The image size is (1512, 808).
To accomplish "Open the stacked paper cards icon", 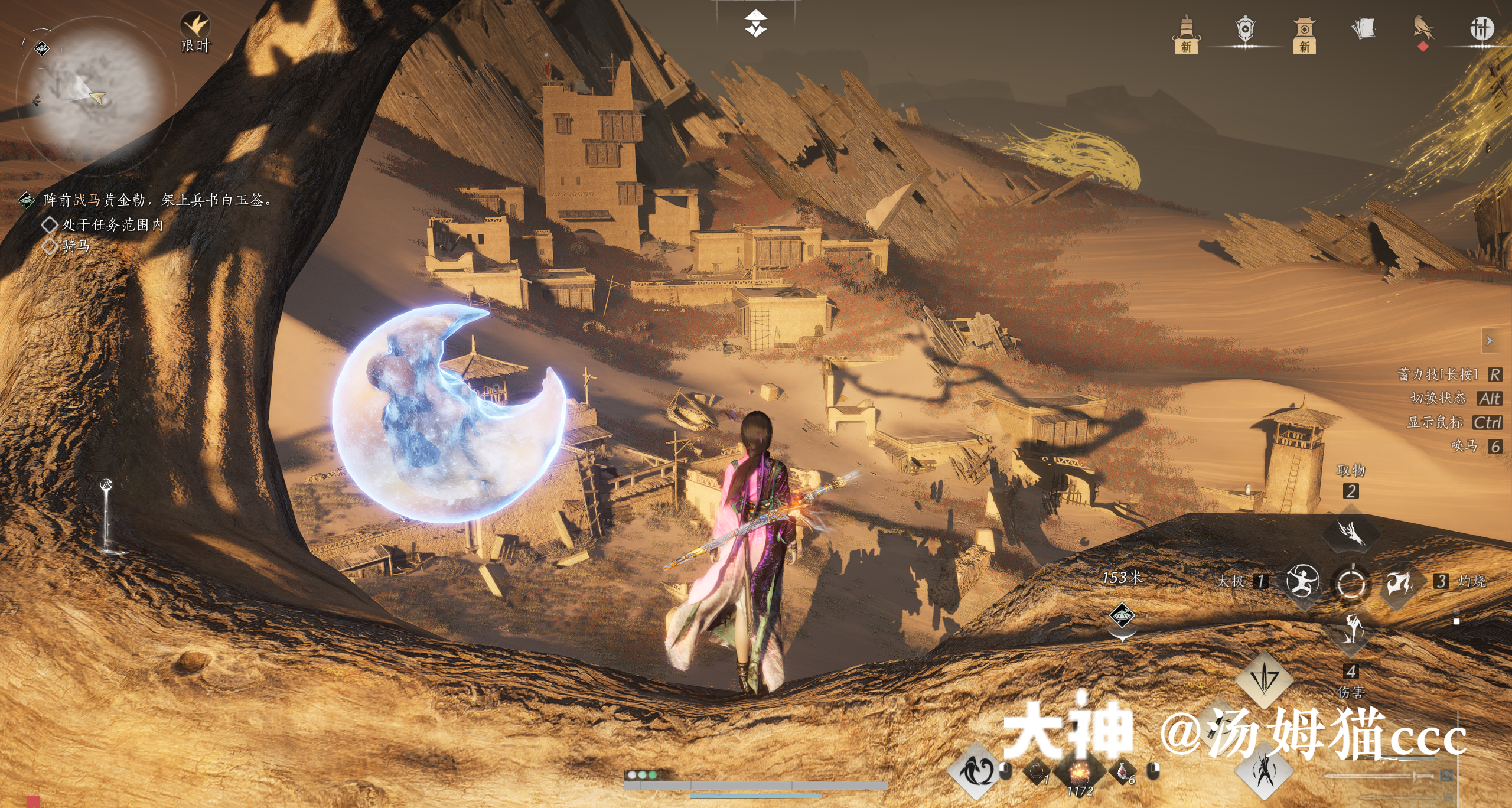I will tap(1363, 29).
